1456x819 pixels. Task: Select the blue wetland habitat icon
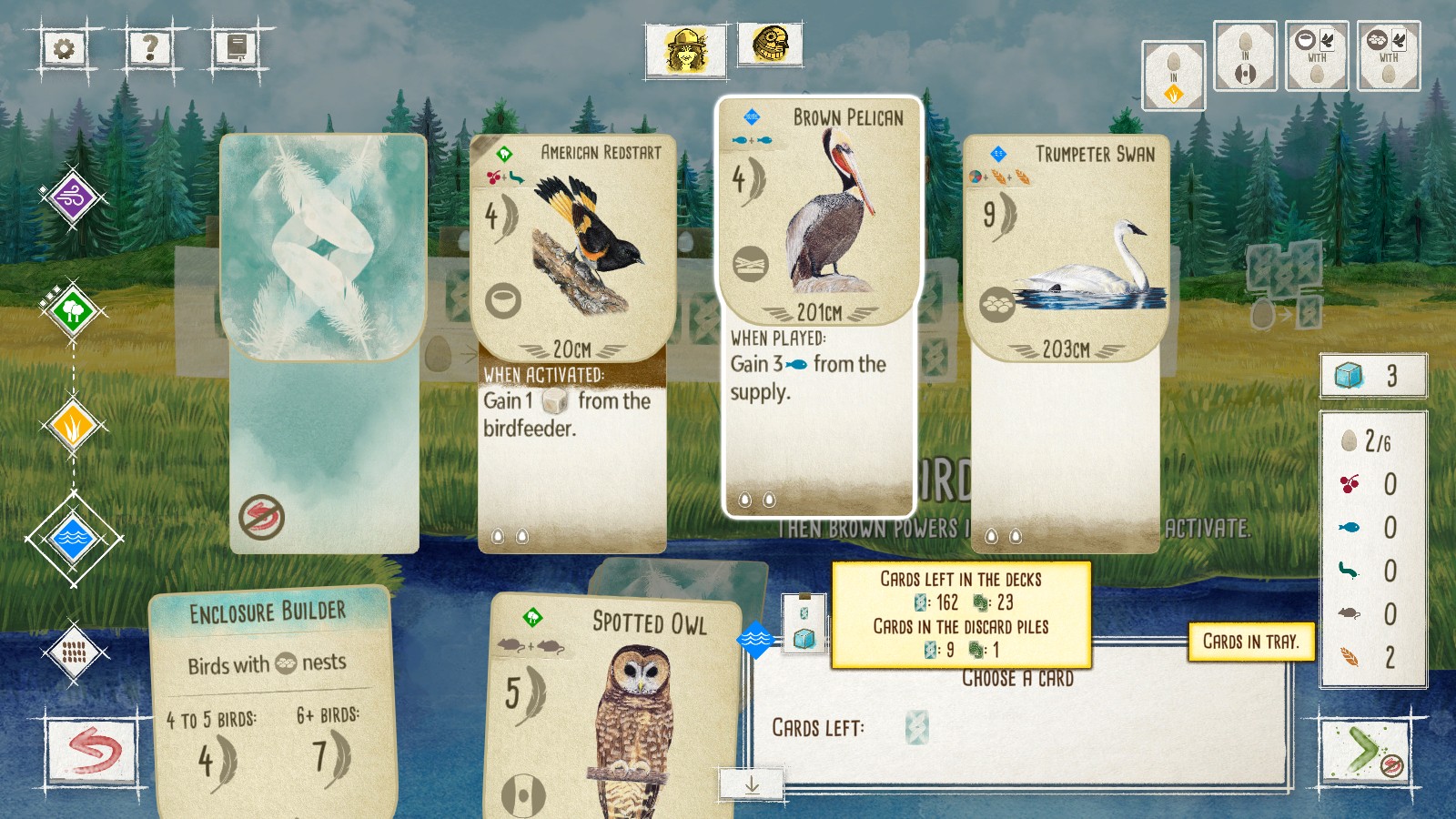click(73, 536)
